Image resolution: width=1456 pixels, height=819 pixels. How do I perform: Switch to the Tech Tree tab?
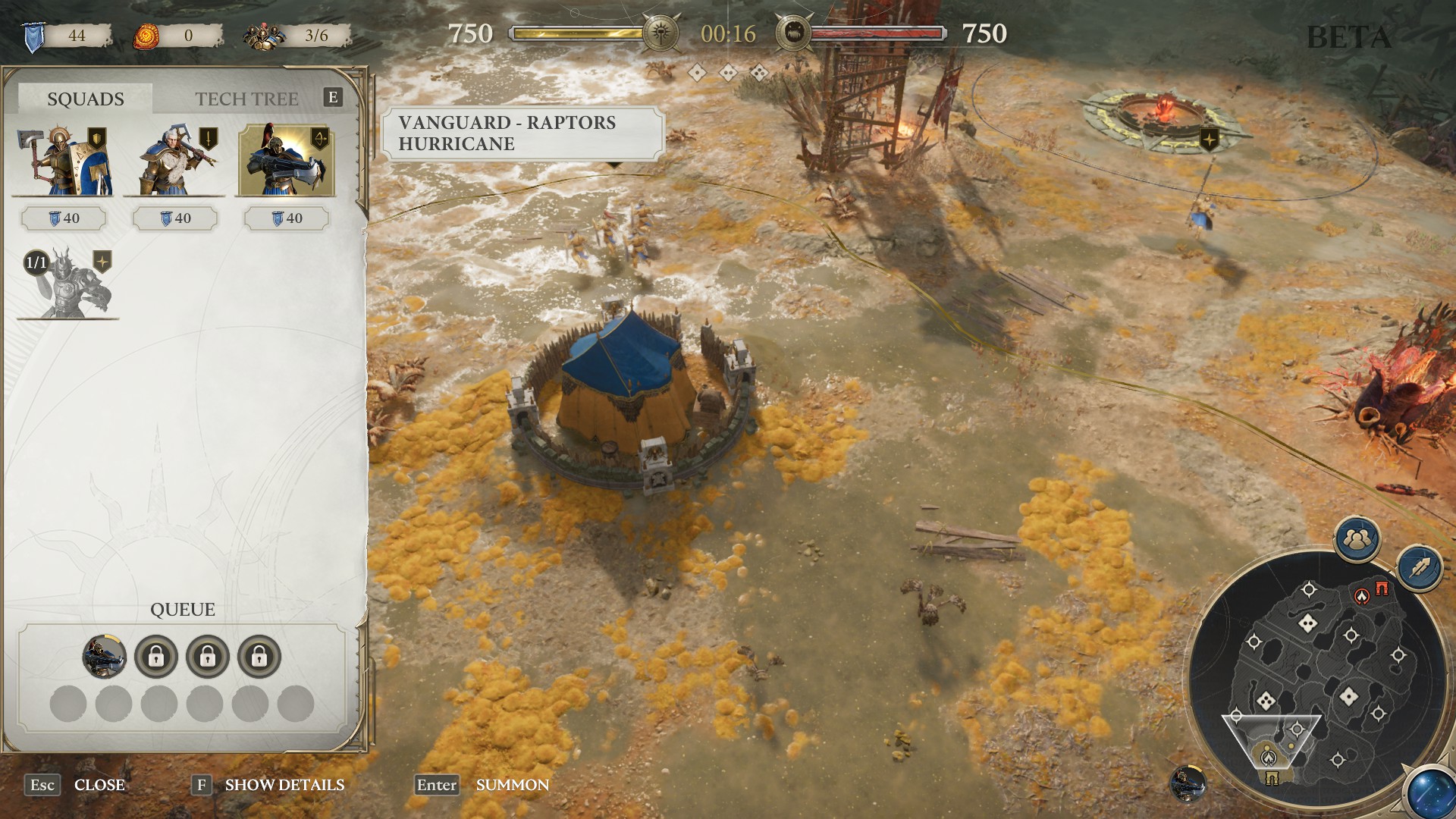click(246, 99)
